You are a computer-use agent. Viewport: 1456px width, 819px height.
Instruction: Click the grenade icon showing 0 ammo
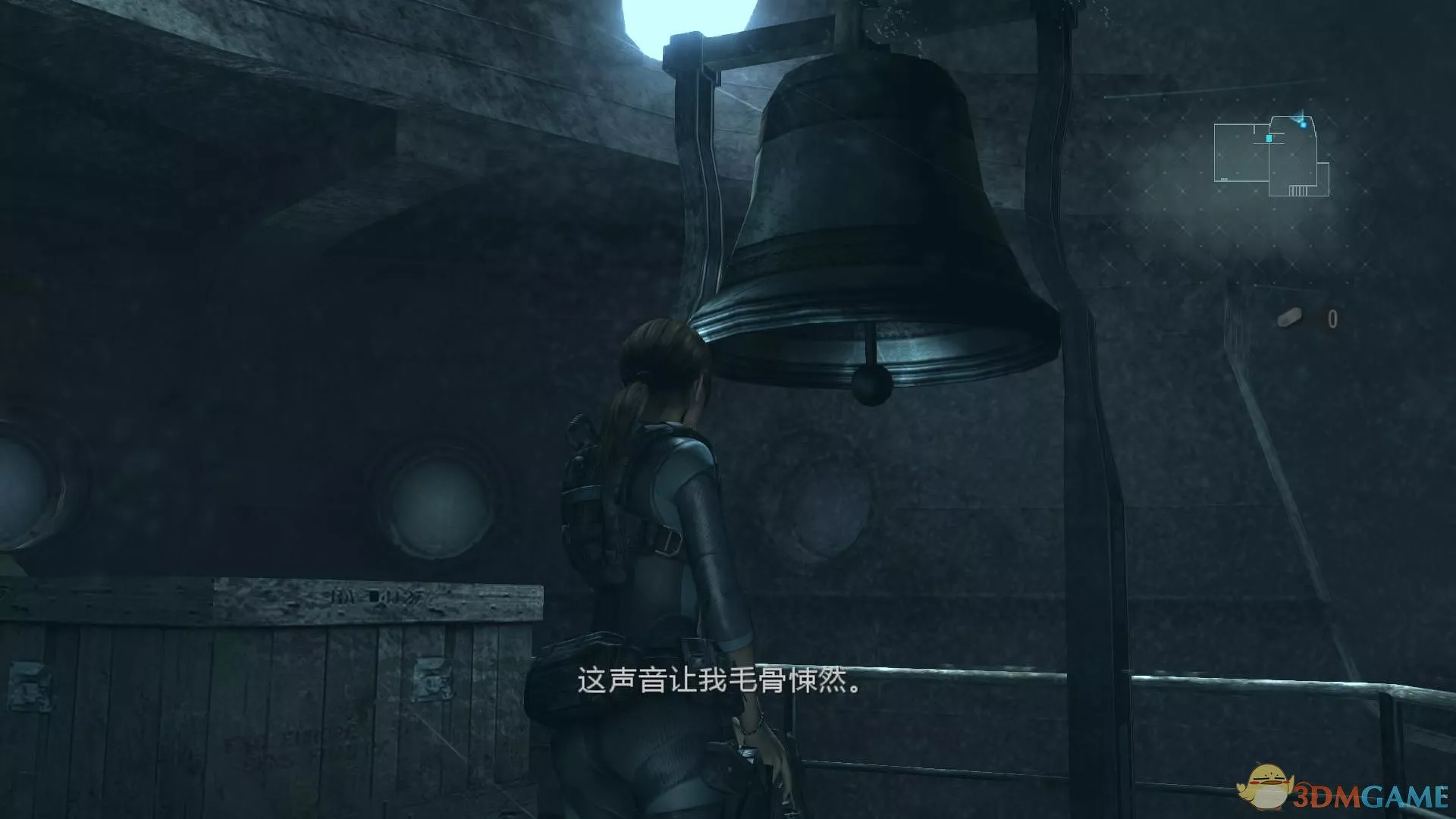[x=1289, y=317]
